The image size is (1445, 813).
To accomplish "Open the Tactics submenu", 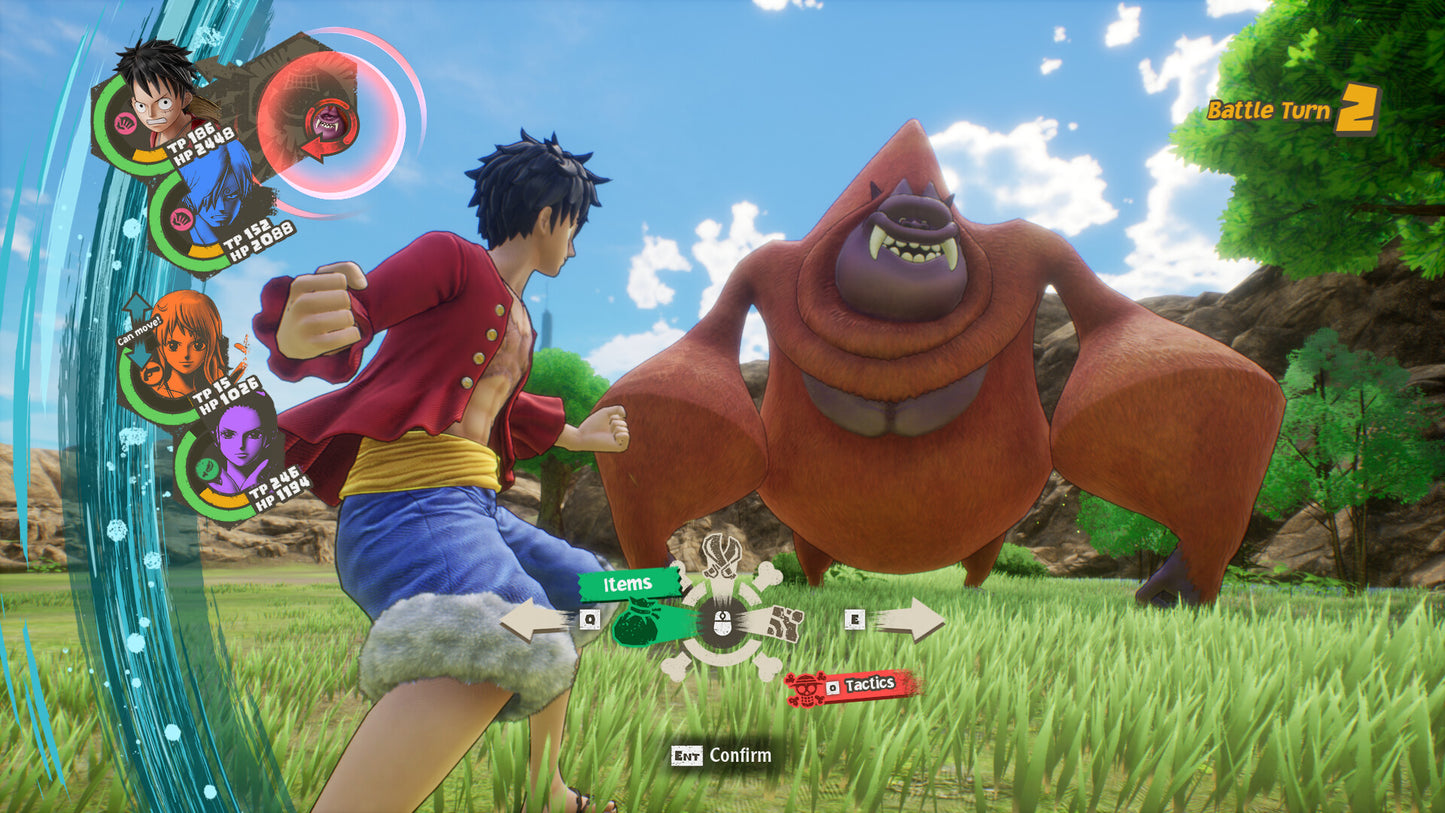I will (870, 683).
